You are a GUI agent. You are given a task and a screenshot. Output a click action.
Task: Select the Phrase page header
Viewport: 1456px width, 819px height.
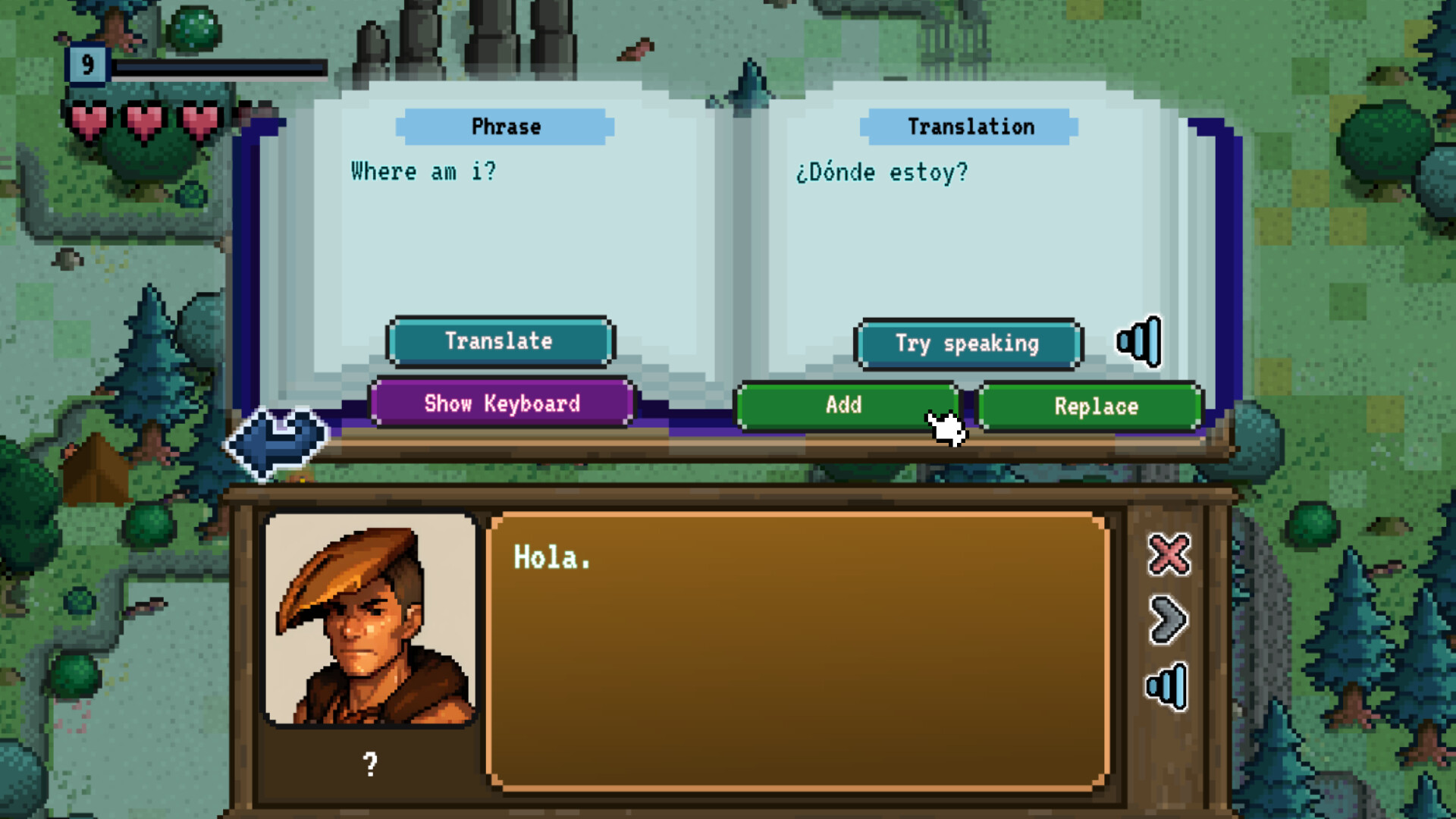506,126
